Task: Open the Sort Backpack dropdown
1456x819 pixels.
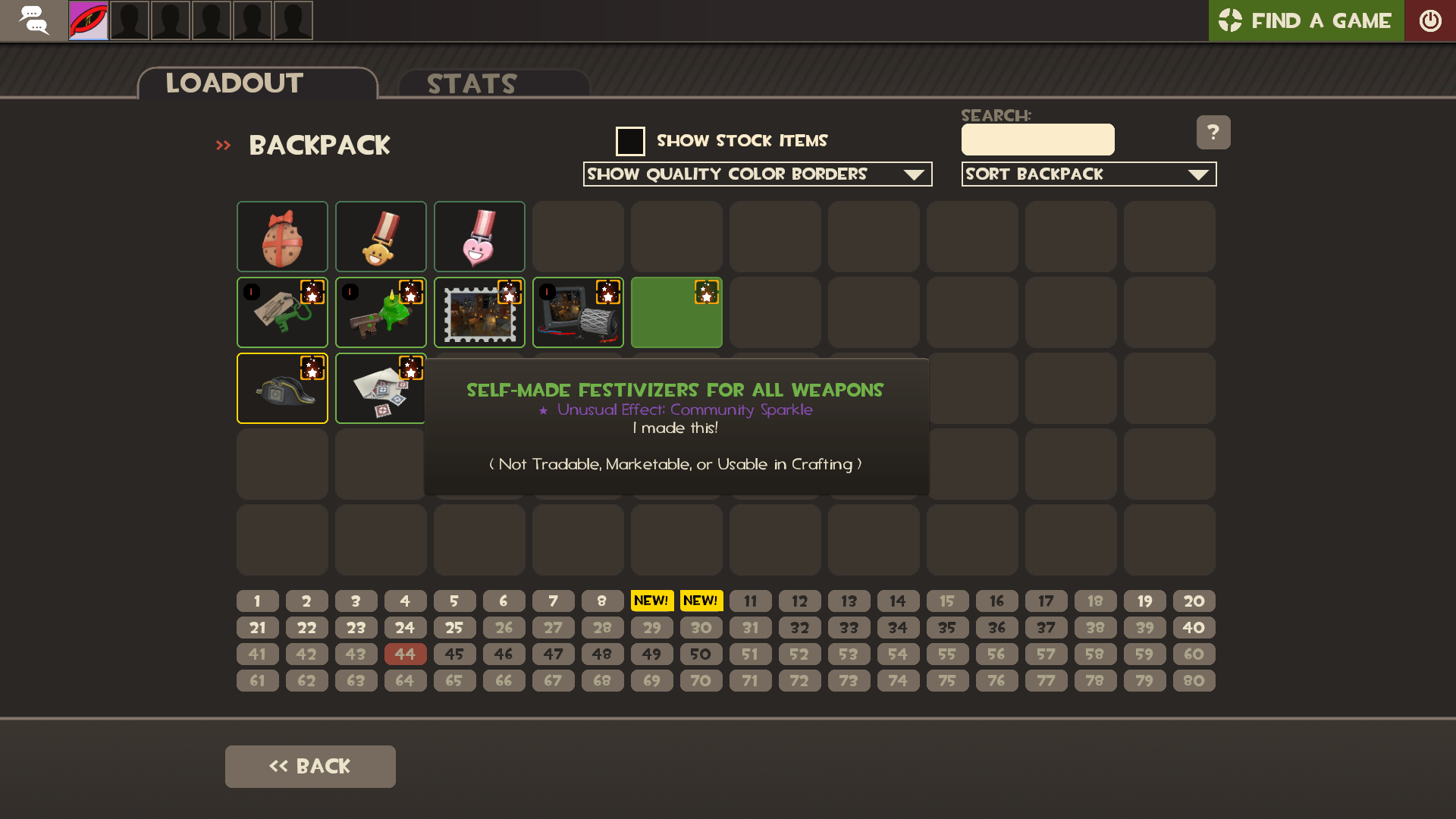Action: [x=1088, y=174]
